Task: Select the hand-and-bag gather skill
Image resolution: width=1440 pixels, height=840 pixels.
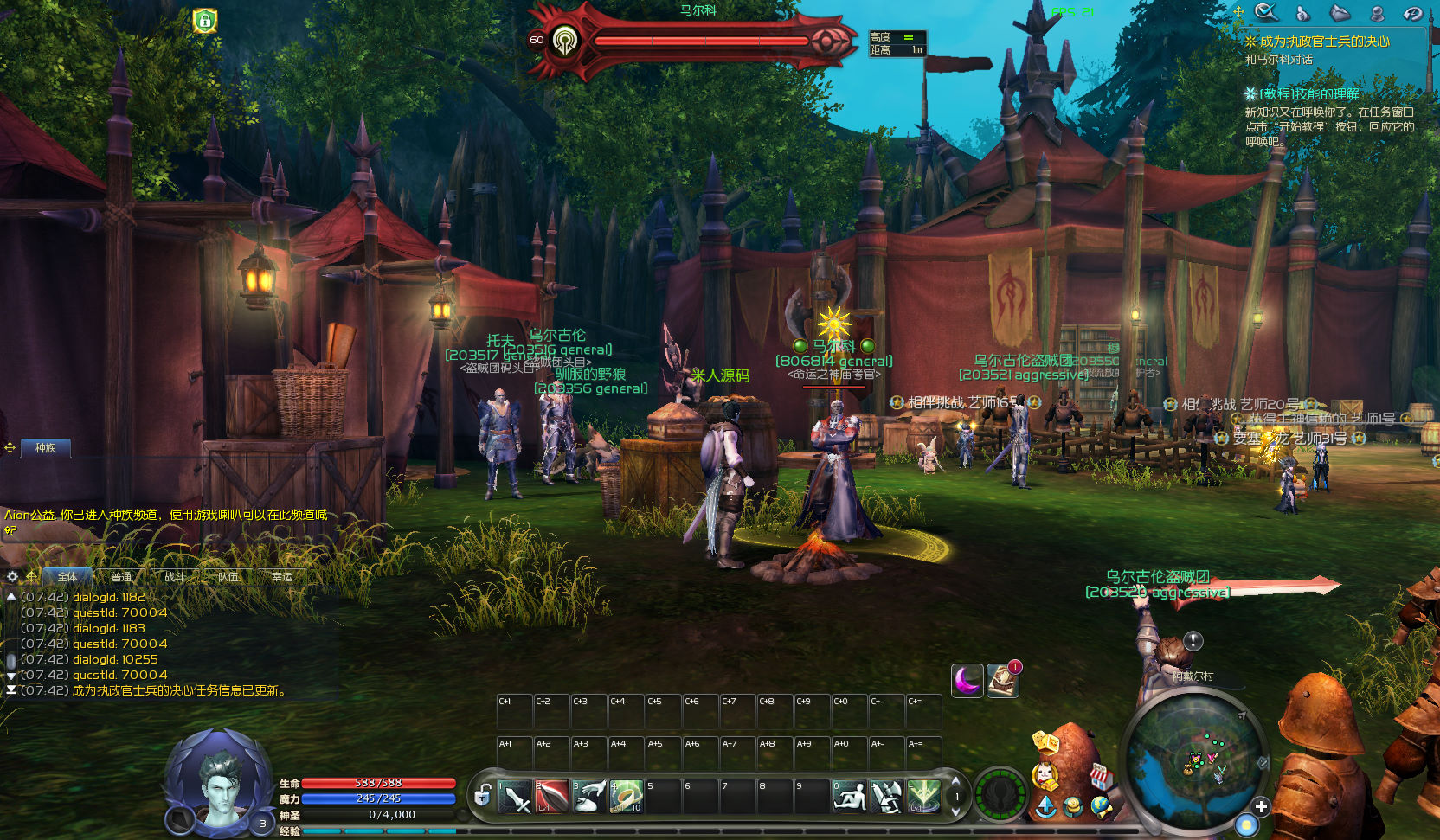Action: (x=589, y=796)
